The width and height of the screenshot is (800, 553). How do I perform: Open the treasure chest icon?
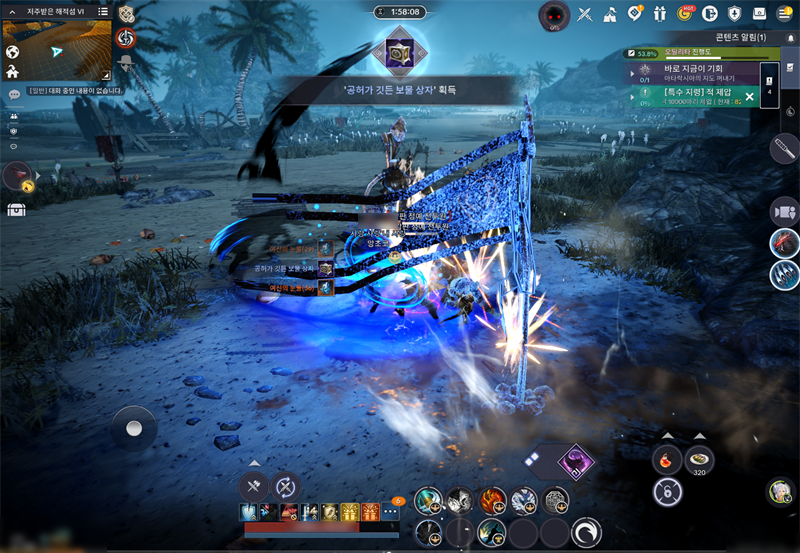(16, 210)
